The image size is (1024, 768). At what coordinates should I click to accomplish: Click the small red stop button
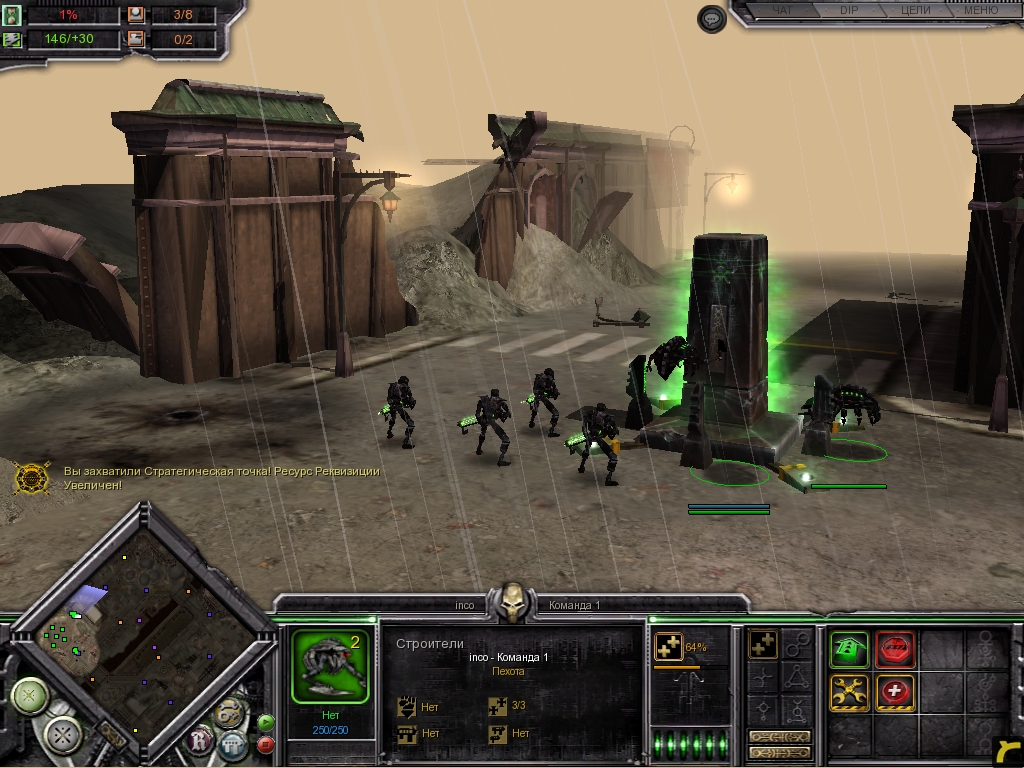coord(266,745)
